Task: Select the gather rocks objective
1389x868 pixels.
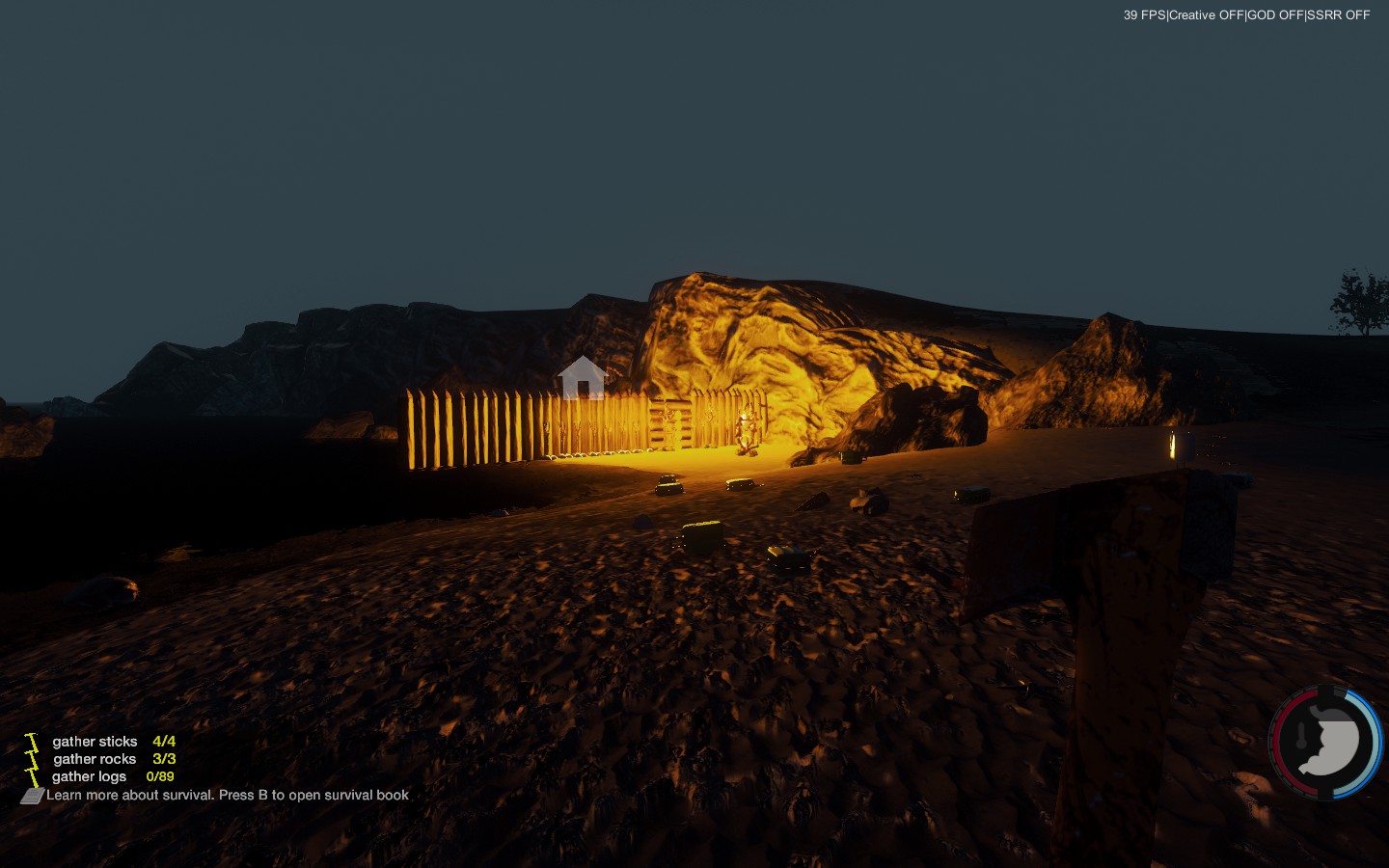Action: tap(95, 759)
